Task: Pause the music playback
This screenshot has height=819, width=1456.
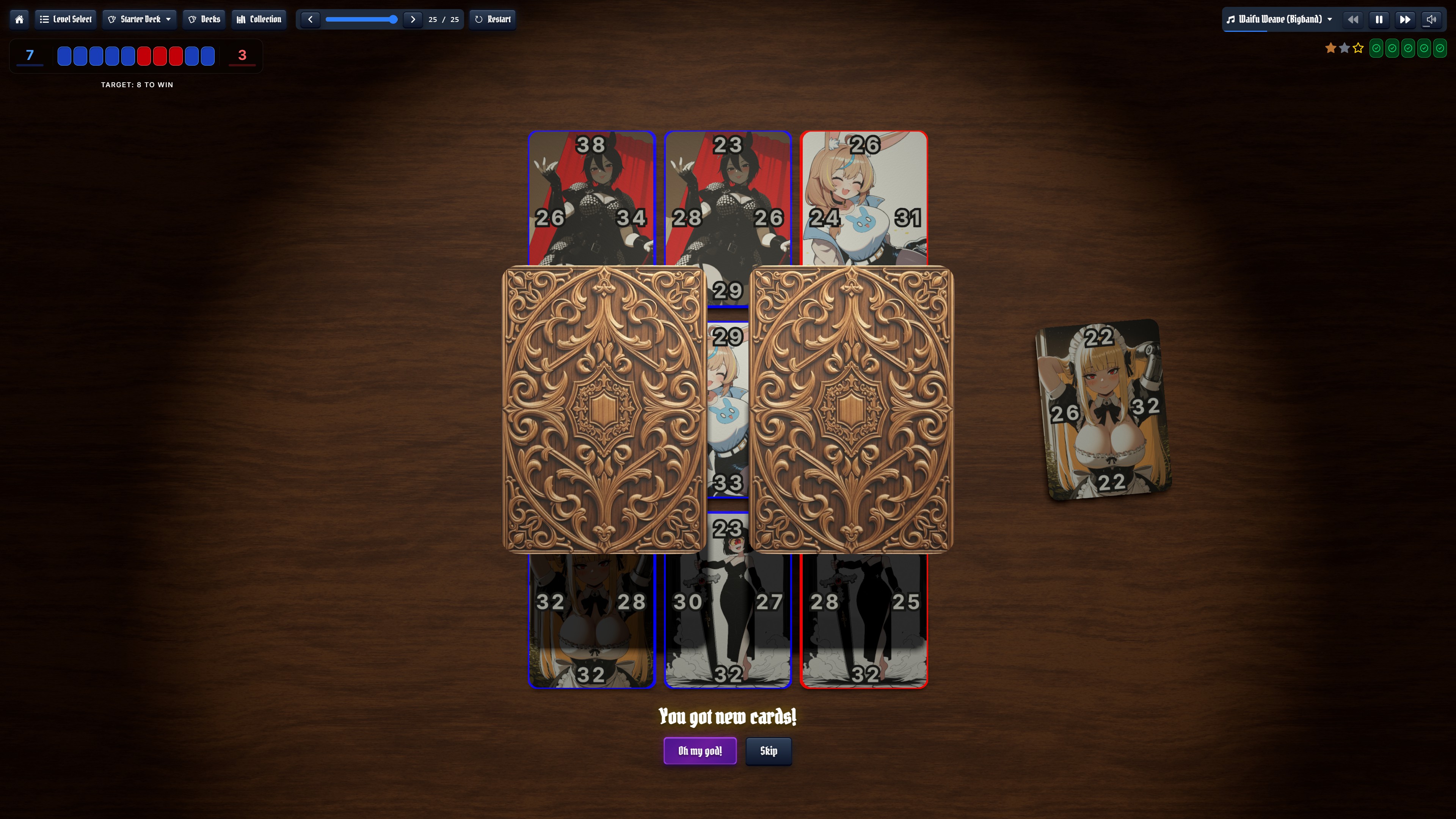Action: (1379, 19)
